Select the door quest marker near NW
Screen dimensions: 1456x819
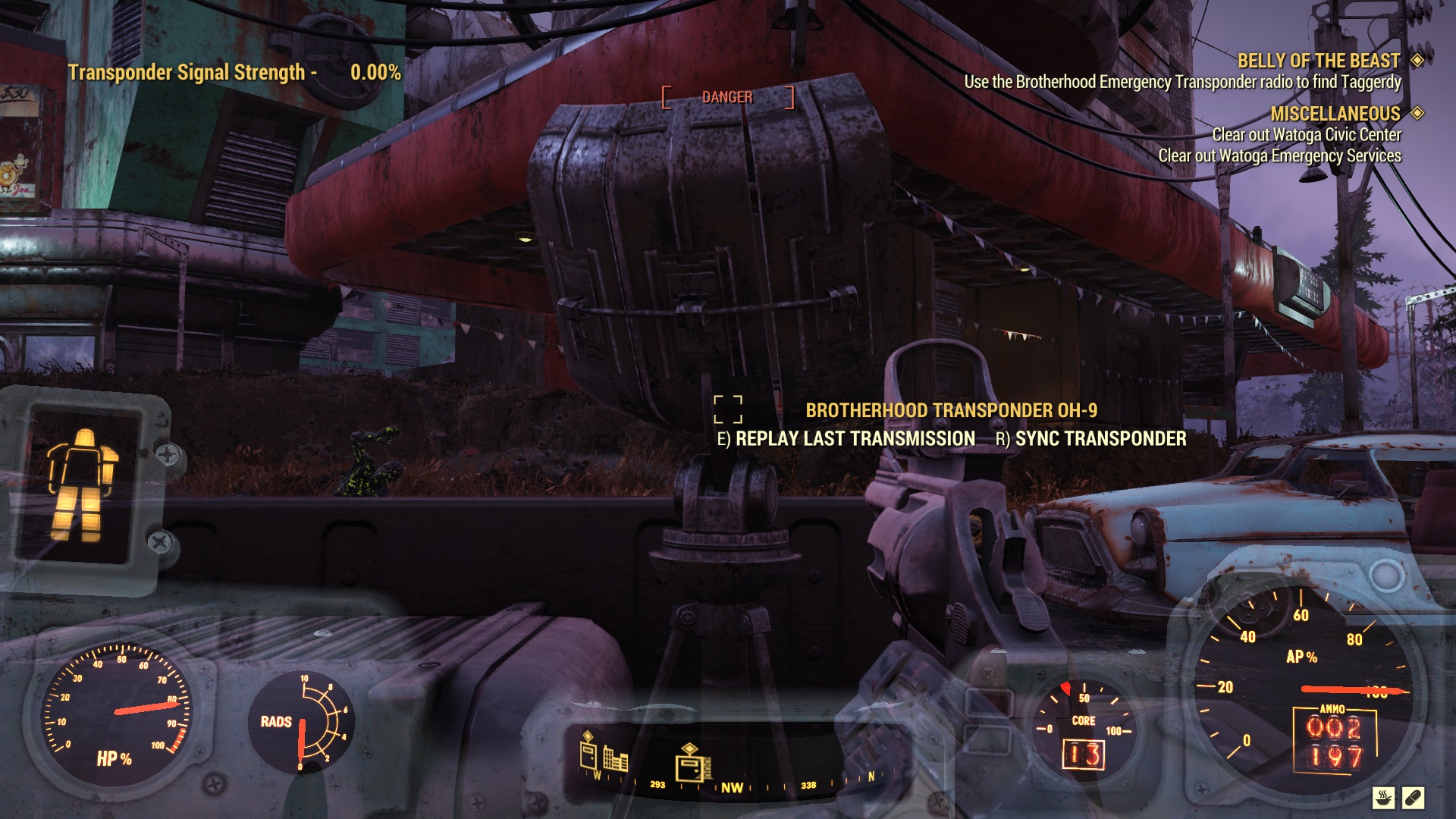coord(693,763)
